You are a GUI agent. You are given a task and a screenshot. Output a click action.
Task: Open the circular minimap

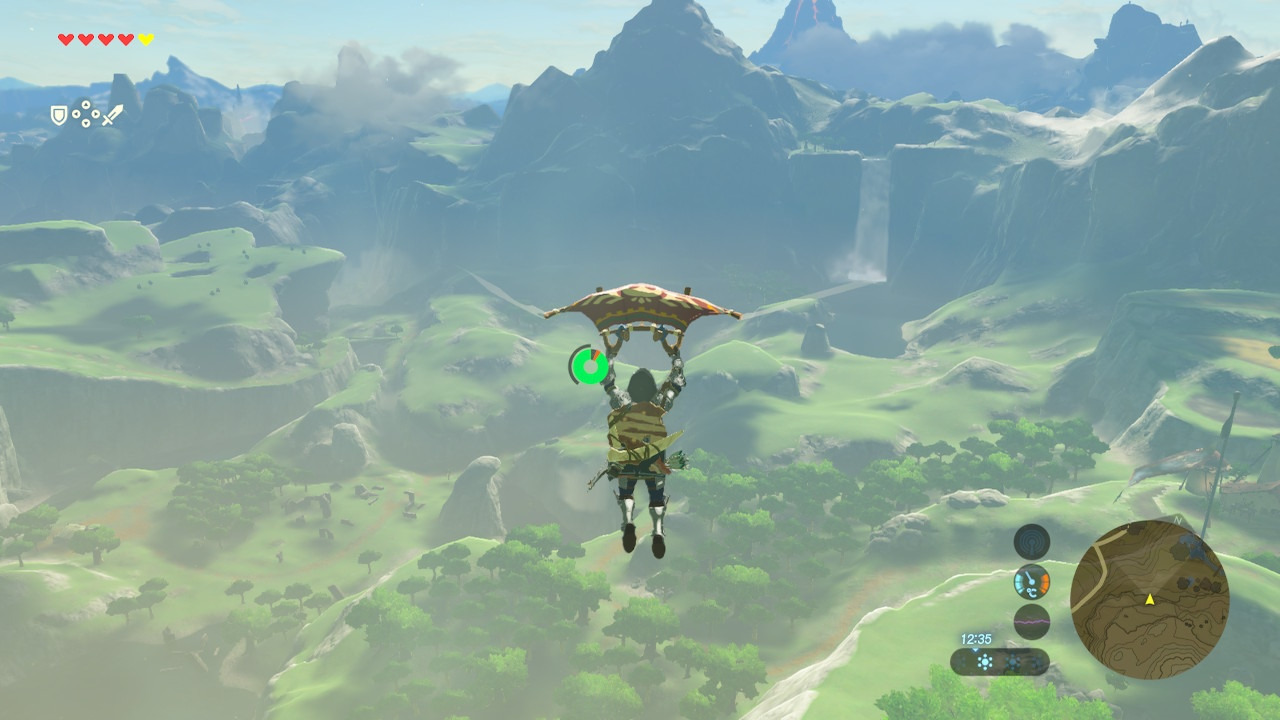tap(1149, 599)
